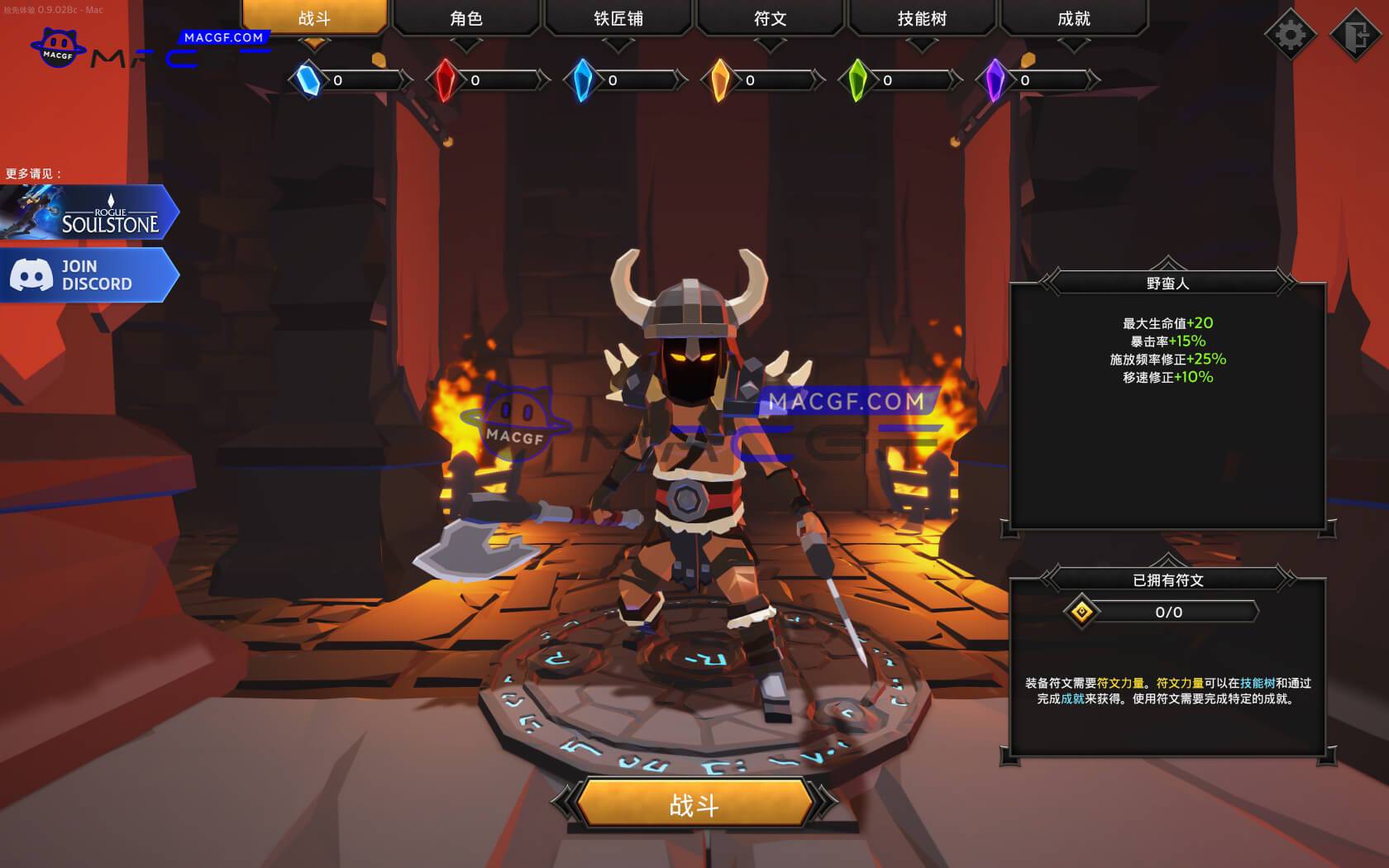Image resolution: width=1389 pixels, height=868 pixels.
Task: Click the Discord logo icon
Action: [x=31, y=274]
